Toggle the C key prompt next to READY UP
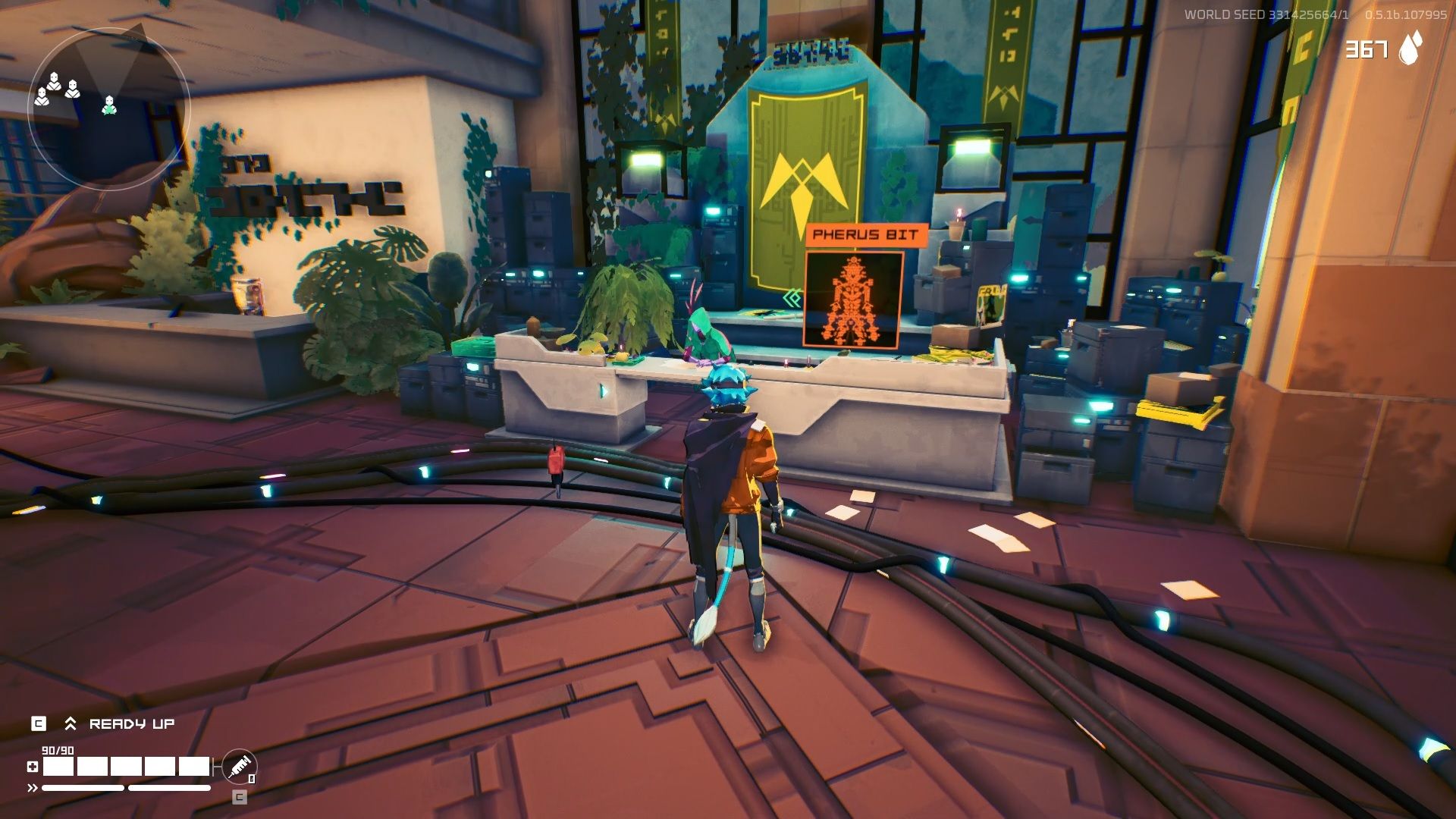Viewport: 1456px width, 819px height. 39,723
